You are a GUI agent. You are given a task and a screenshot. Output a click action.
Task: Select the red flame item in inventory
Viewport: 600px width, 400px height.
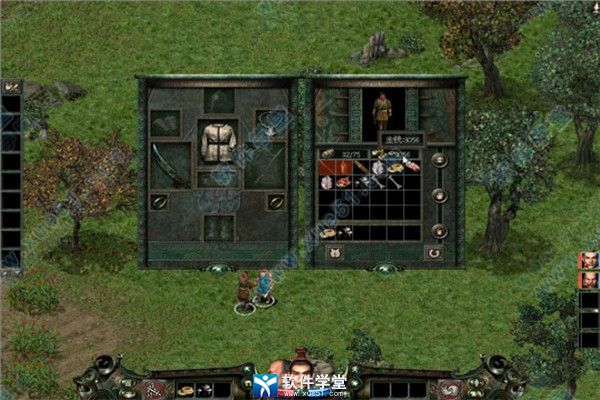(x=329, y=167)
